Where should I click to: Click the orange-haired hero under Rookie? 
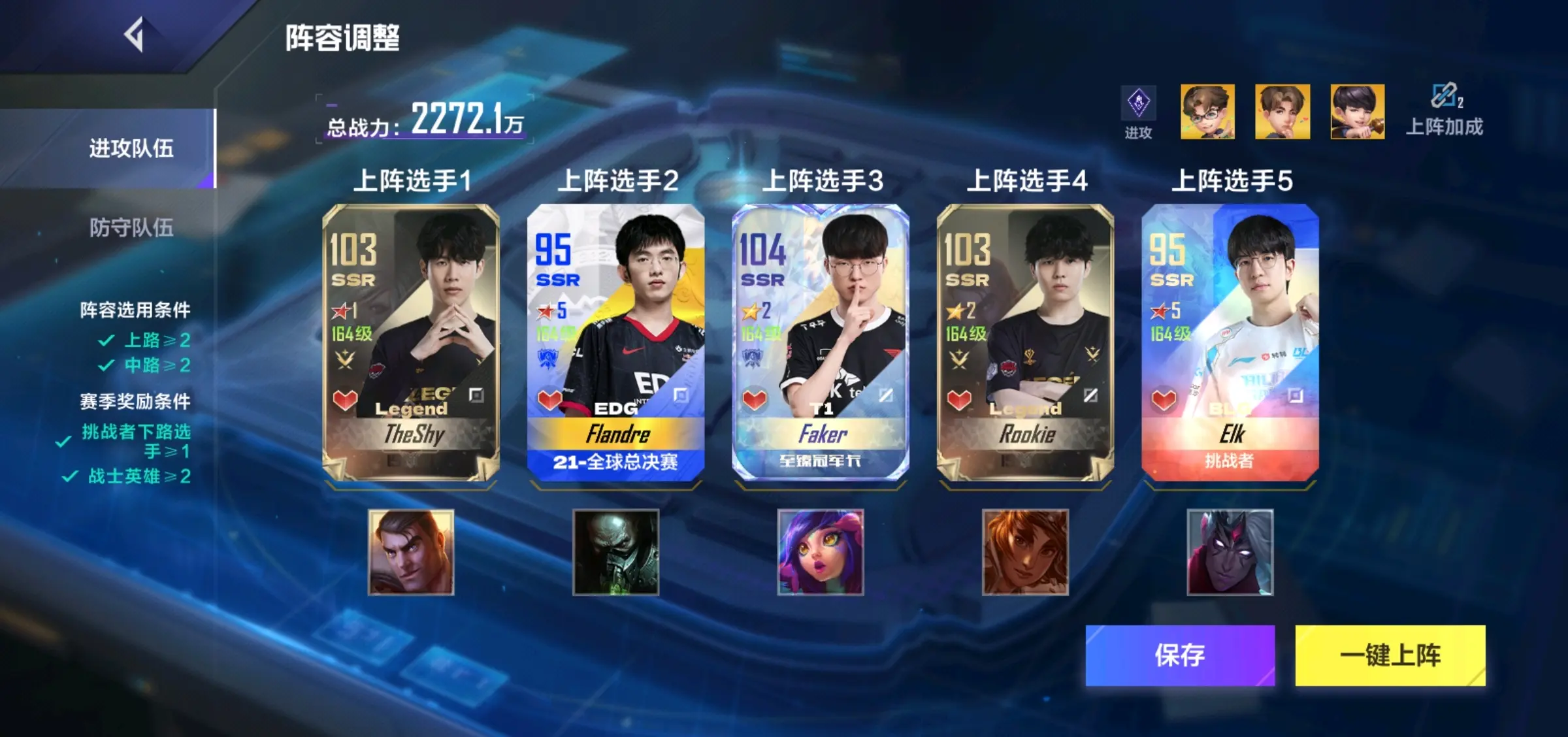tap(1025, 552)
